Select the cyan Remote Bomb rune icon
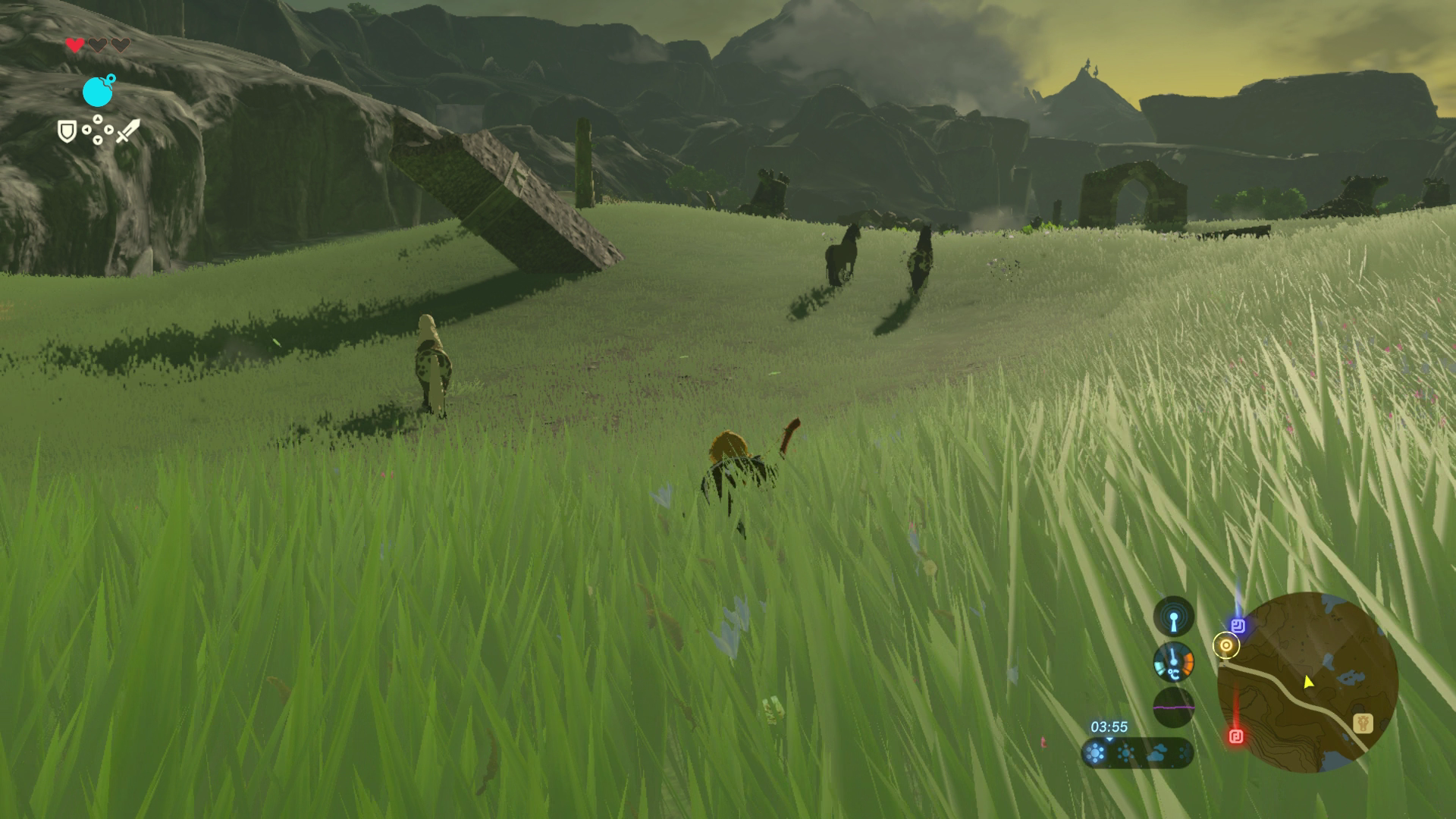1456x819 pixels. pyautogui.click(x=98, y=92)
